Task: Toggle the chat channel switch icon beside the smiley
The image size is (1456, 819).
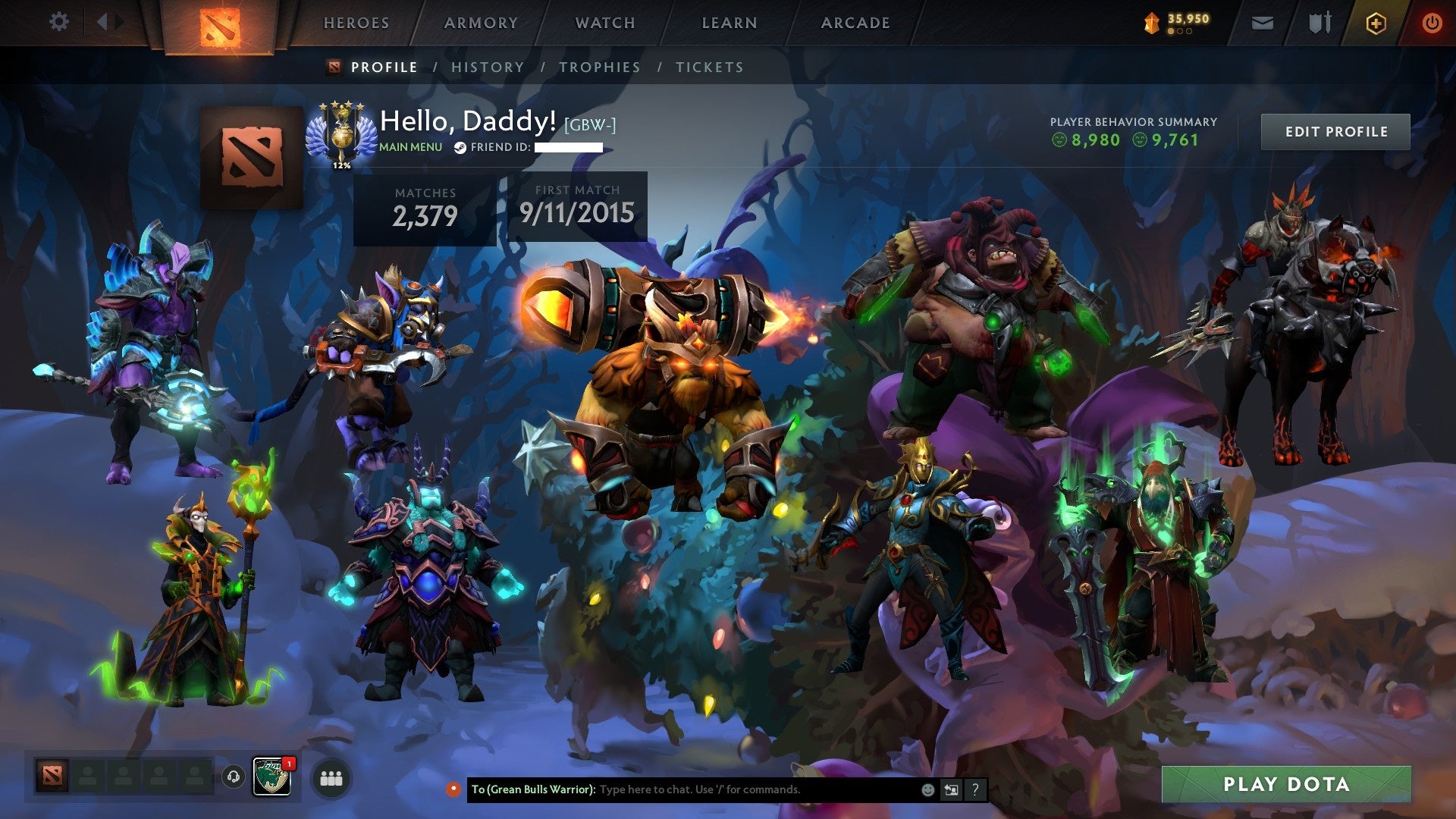Action: click(950, 789)
